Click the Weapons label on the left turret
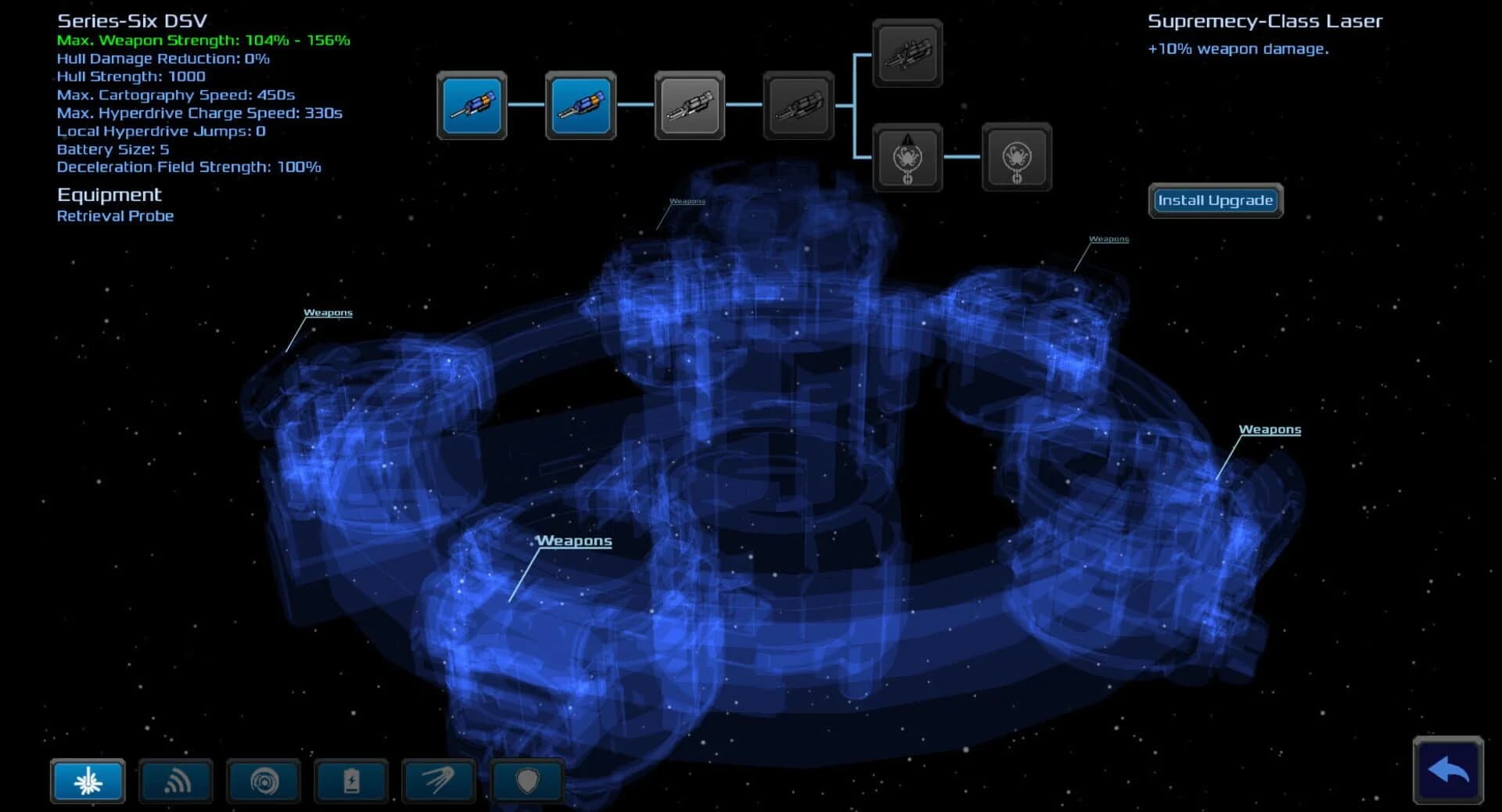The height and width of the screenshot is (812, 1502). click(328, 312)
